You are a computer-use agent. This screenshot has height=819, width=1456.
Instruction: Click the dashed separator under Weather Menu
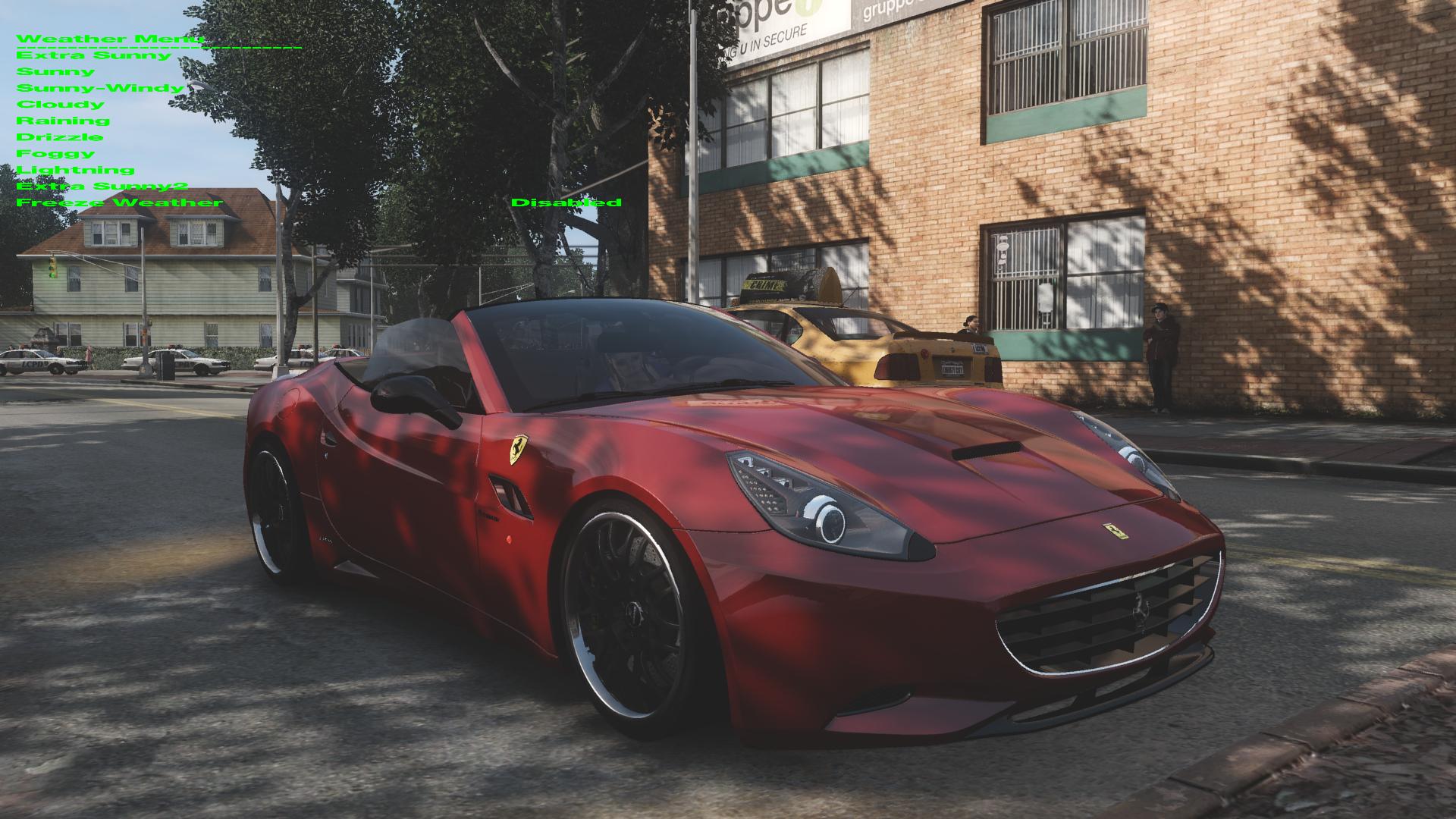click(159, 45)
